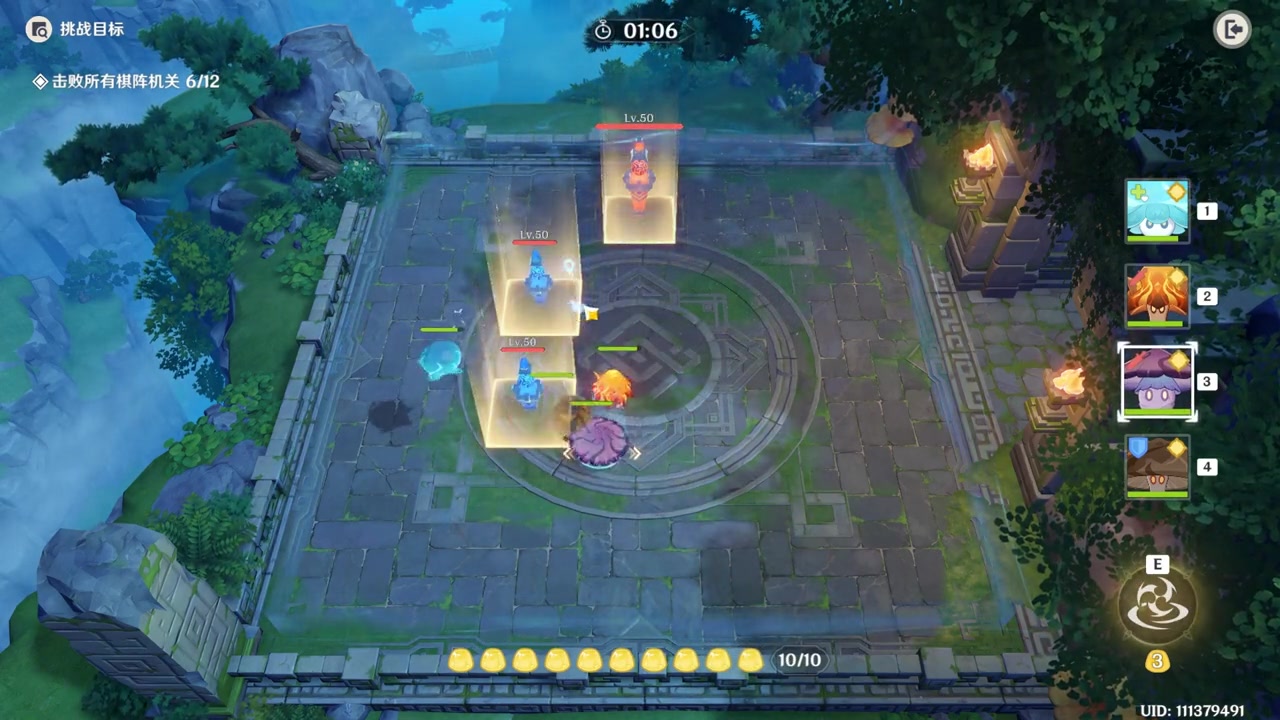Click the green plus icon on slot 1 card

tap(1137, 189)
